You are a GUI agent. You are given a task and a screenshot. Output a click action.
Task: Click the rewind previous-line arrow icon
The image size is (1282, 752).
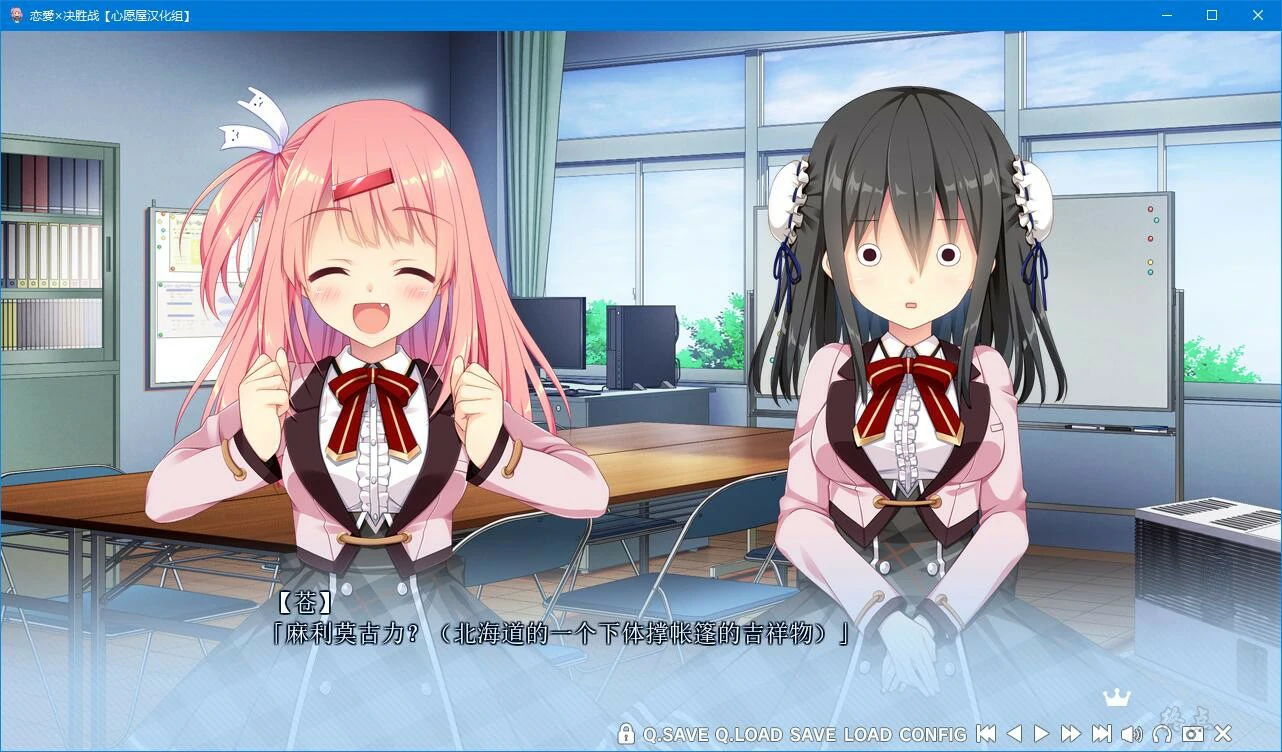pos(1014,733)
